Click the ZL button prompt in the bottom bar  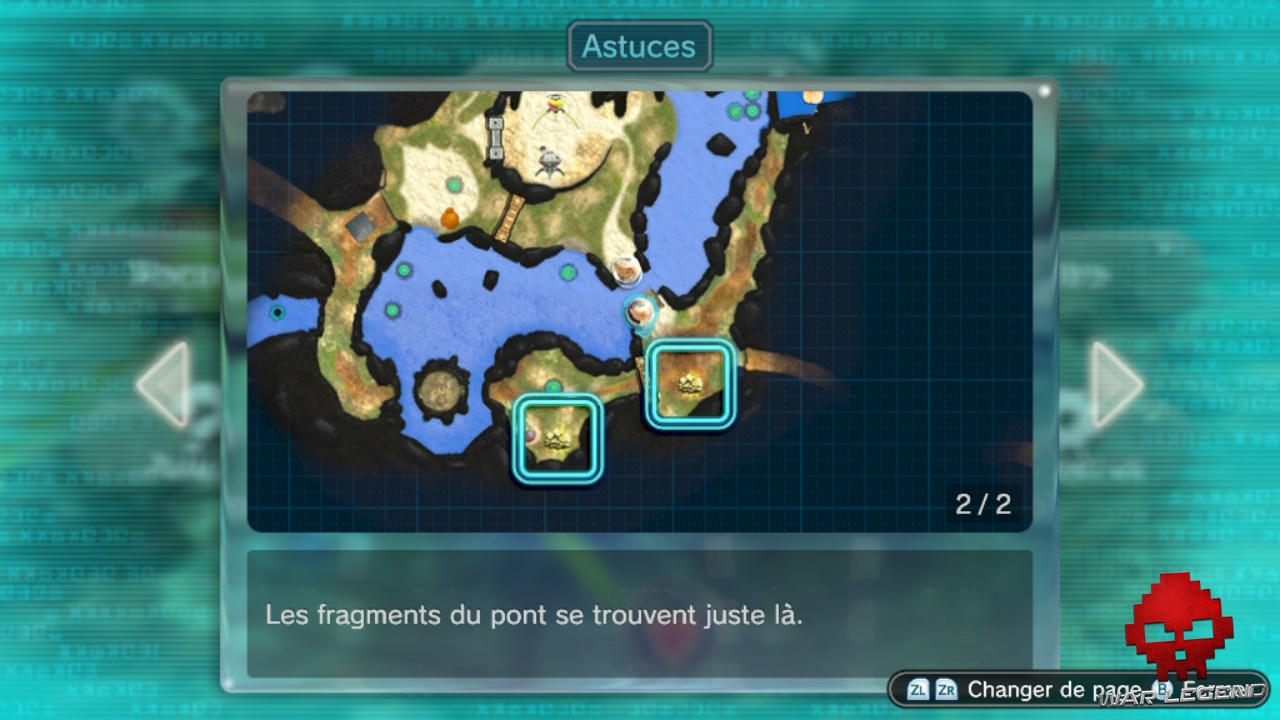(x=918, y=689)
